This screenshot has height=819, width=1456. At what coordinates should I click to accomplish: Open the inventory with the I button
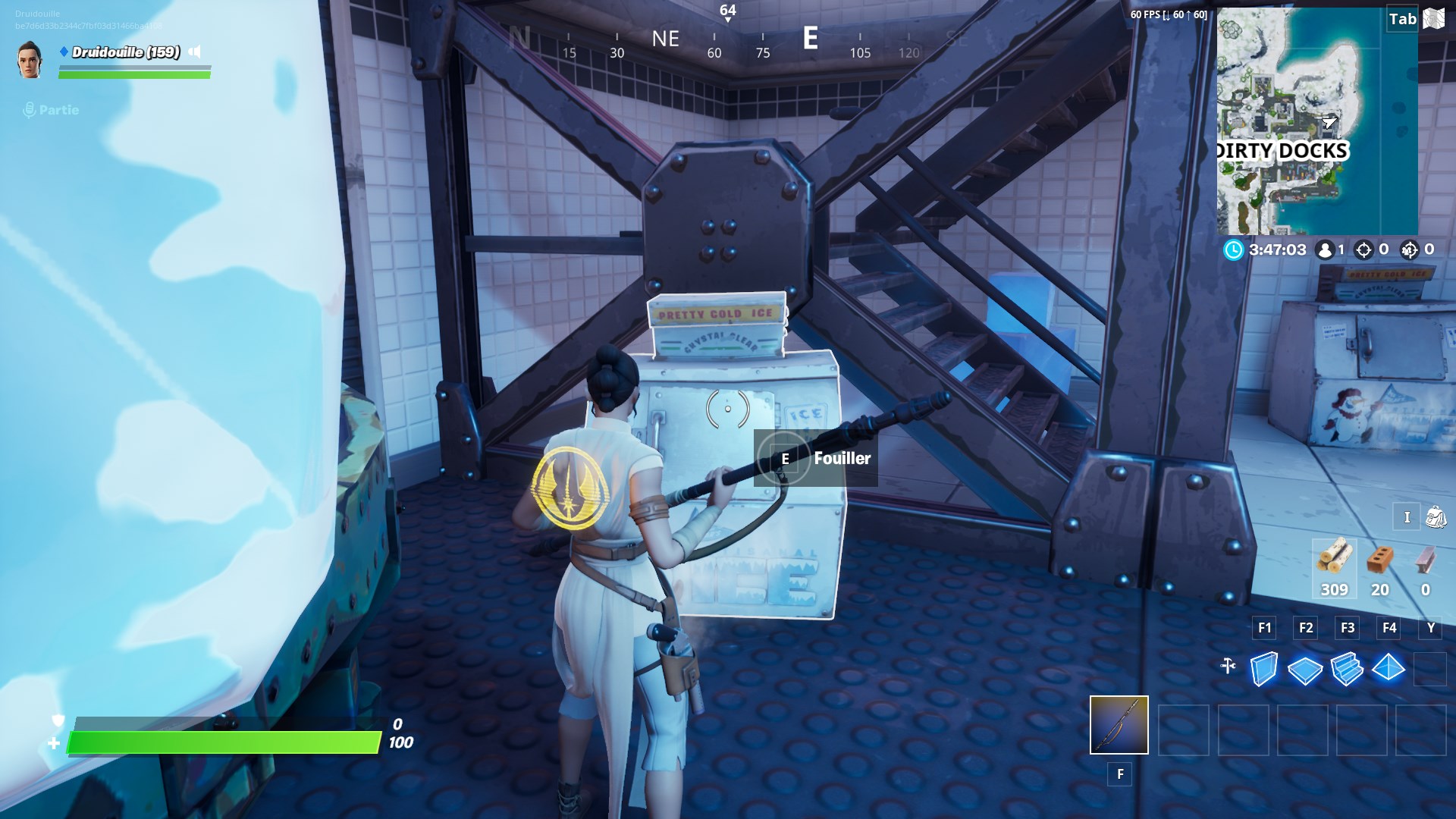[x=1407, y=517]
